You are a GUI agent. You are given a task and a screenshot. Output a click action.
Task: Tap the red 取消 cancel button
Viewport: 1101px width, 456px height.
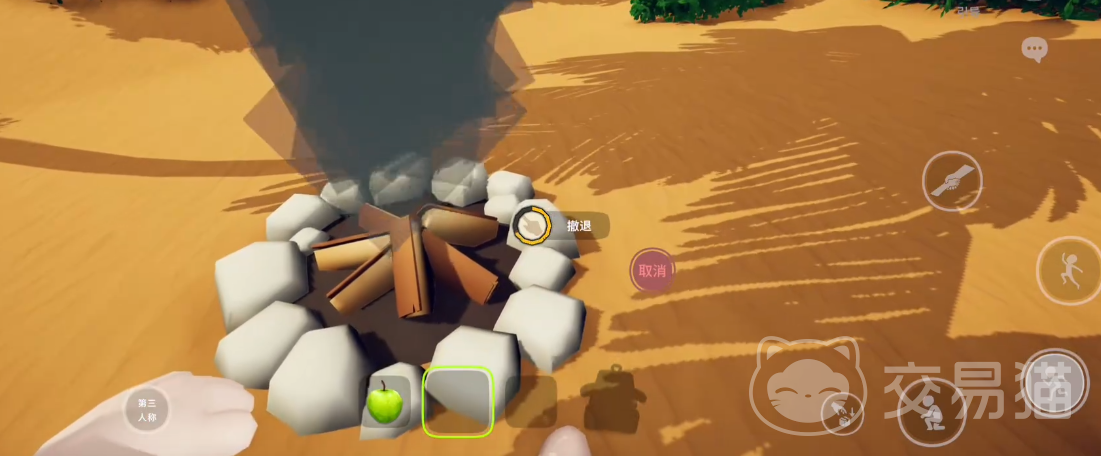pos(652,270)
